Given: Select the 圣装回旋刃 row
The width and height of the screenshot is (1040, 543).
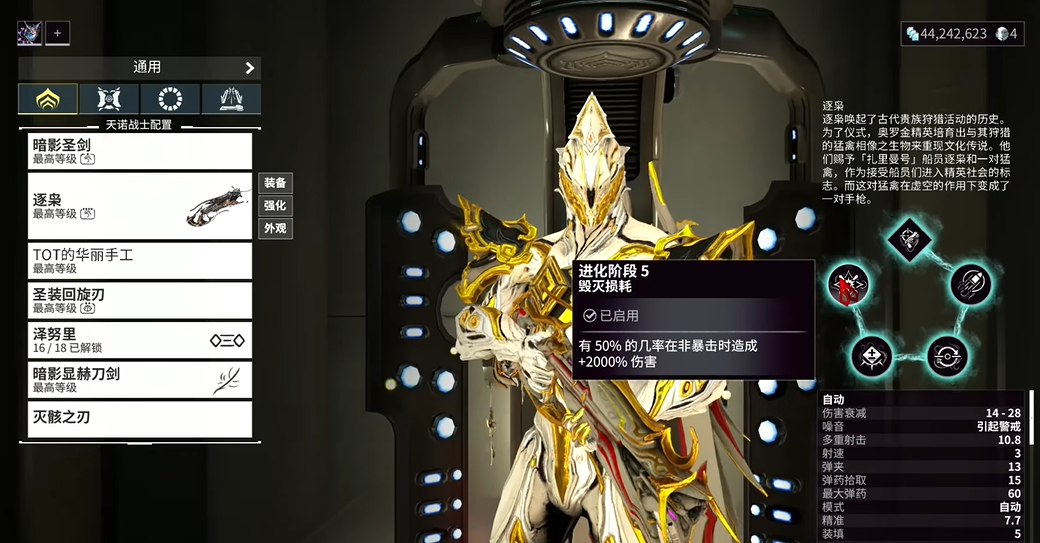Looking at the screenshot, I should [139, 300].
